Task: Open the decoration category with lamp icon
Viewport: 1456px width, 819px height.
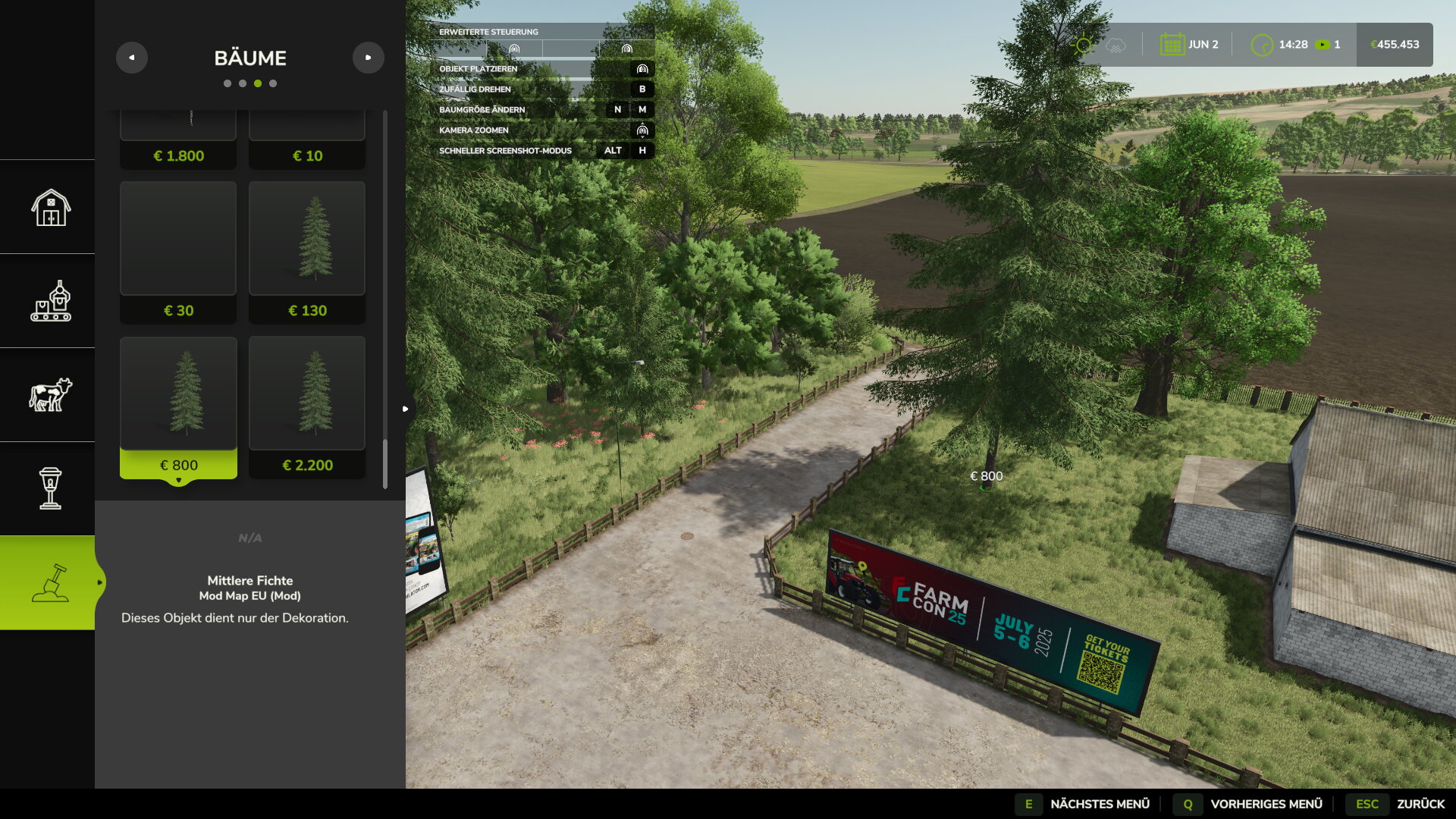Action: (x=51, y=488)
